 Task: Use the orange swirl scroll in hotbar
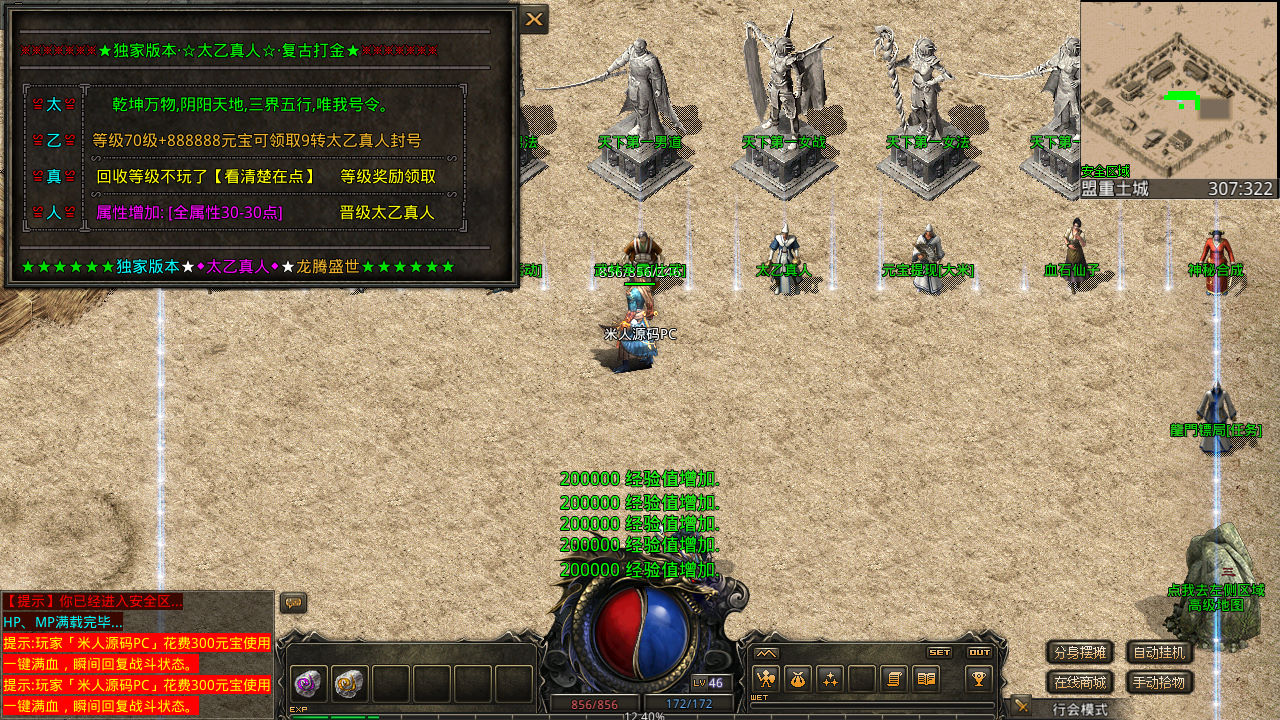[x=349, y=684]
